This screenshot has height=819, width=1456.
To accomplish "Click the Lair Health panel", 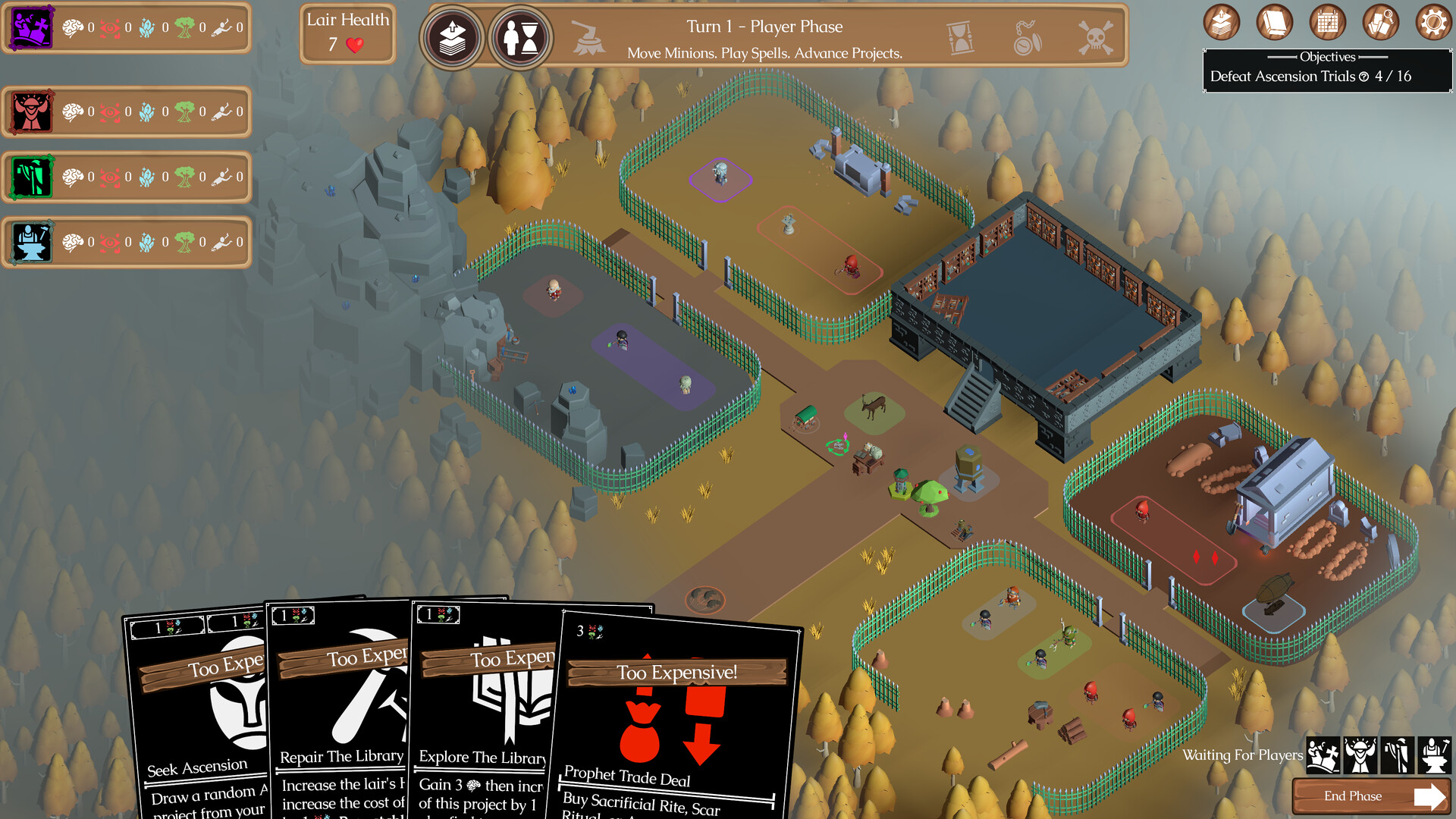I will coord(347,34).
